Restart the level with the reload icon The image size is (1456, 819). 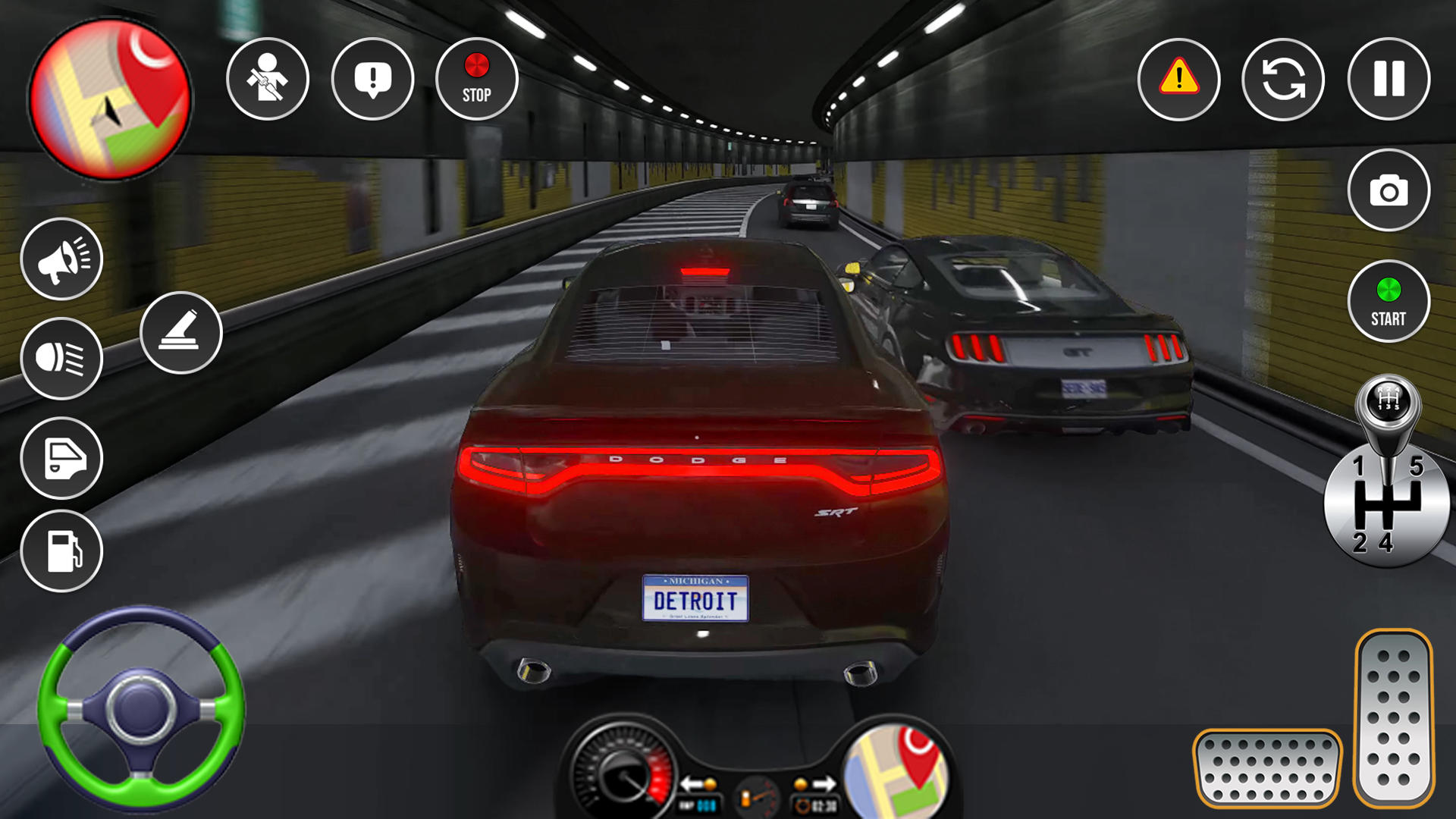(1282, 79)
